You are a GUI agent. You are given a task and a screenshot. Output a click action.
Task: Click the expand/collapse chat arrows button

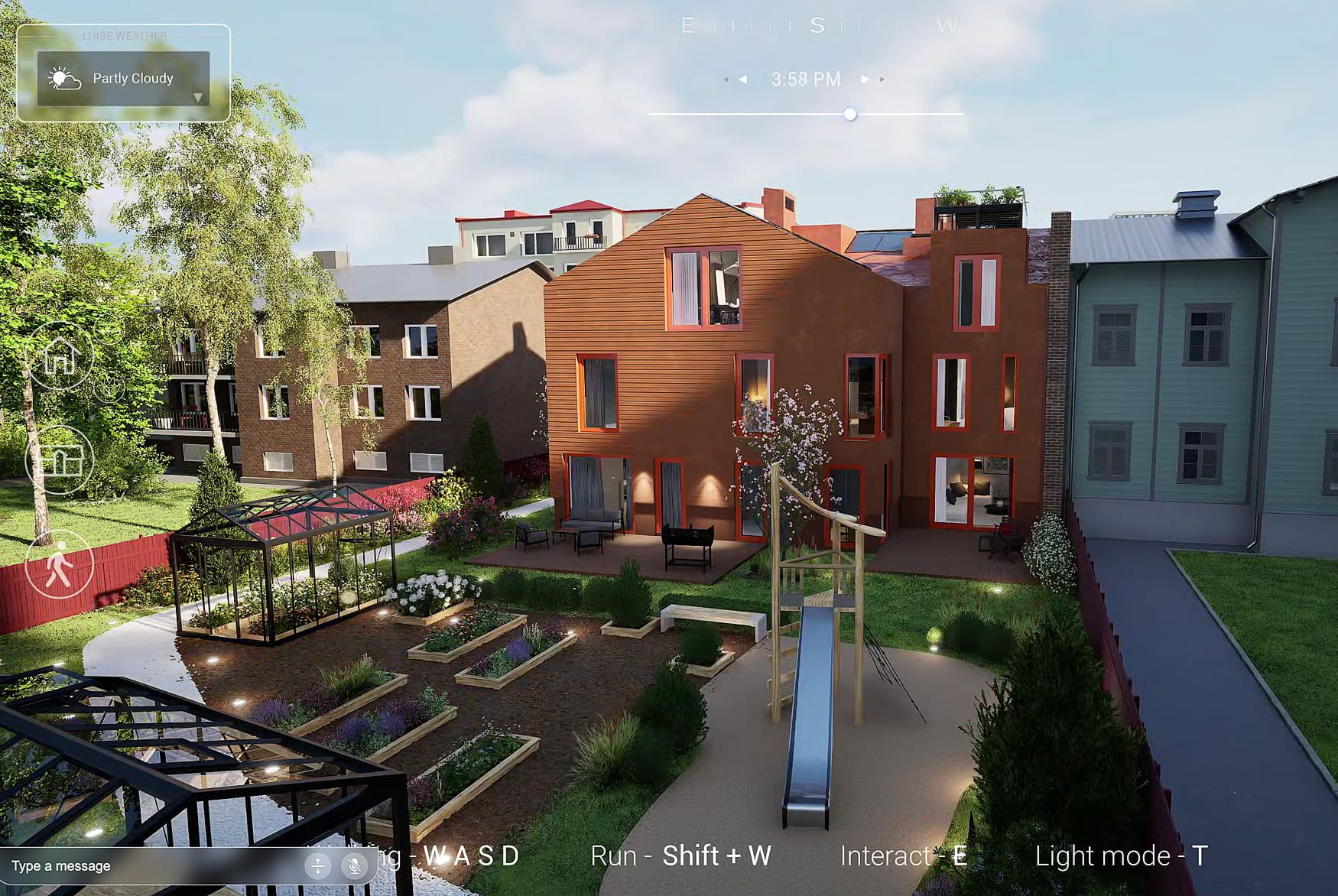pos(318,865)
